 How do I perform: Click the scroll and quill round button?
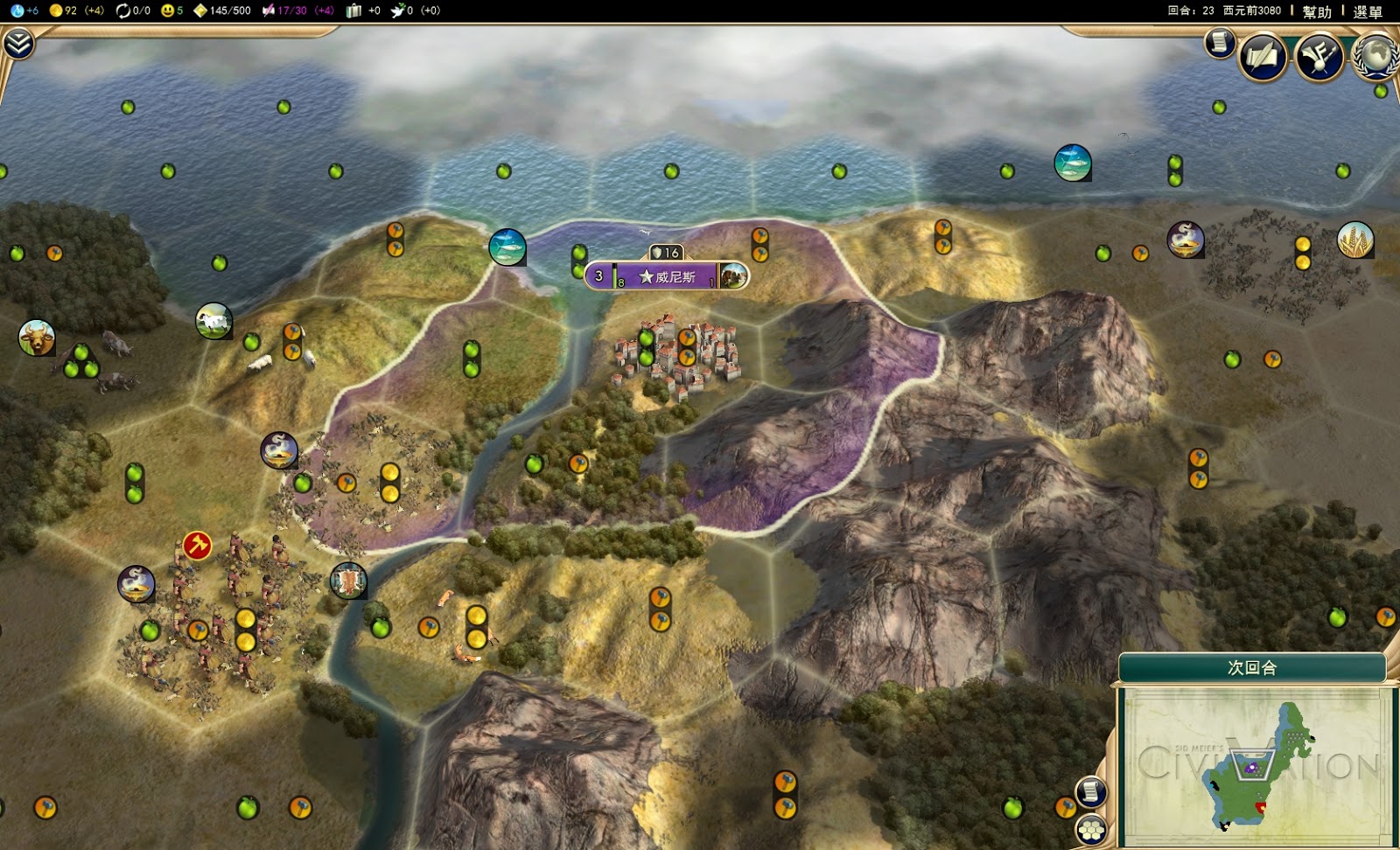tap(1262, 58)
